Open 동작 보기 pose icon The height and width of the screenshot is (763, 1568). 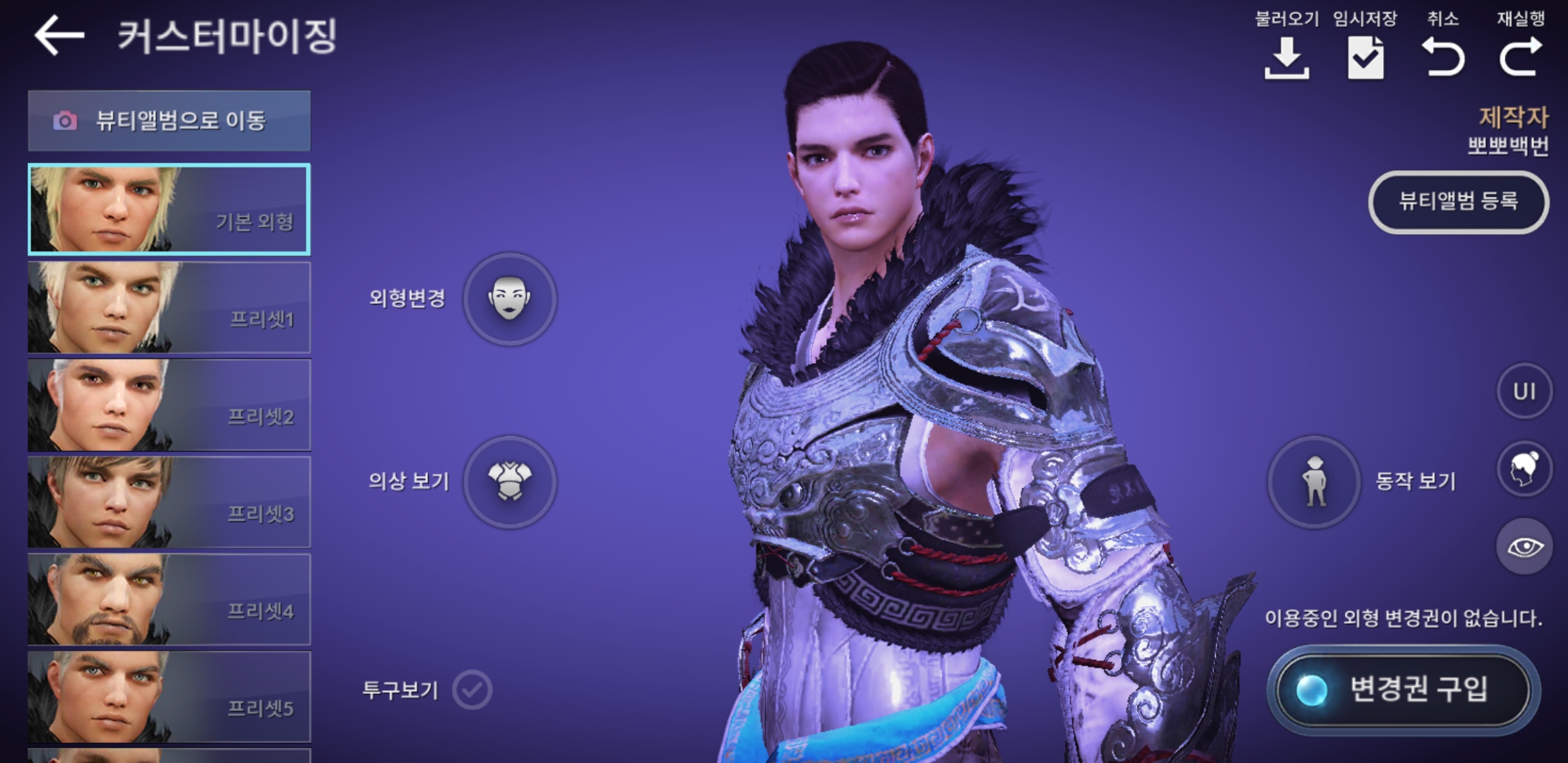click(1314, 482)
